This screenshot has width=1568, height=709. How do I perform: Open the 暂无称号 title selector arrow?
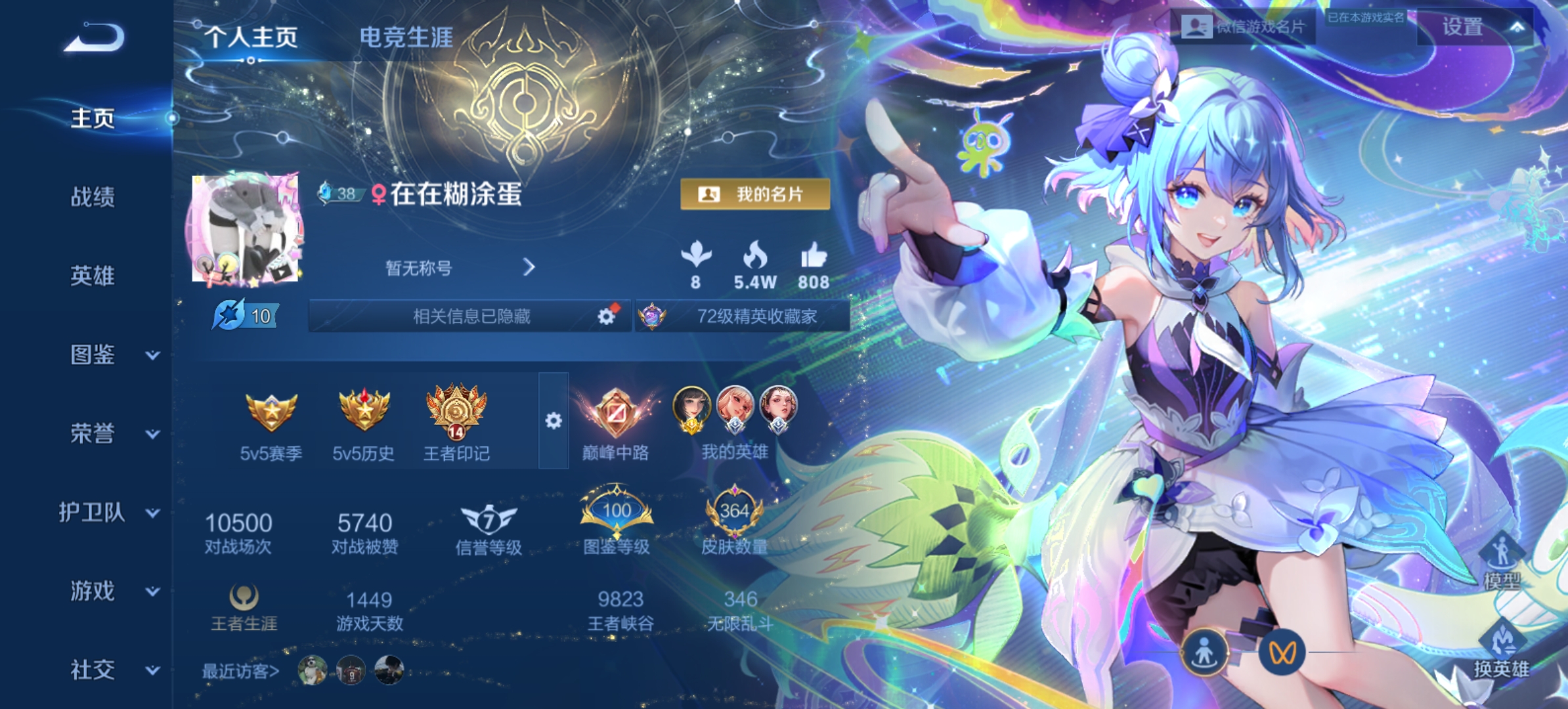pyautogui.click(x=529, y=268)
